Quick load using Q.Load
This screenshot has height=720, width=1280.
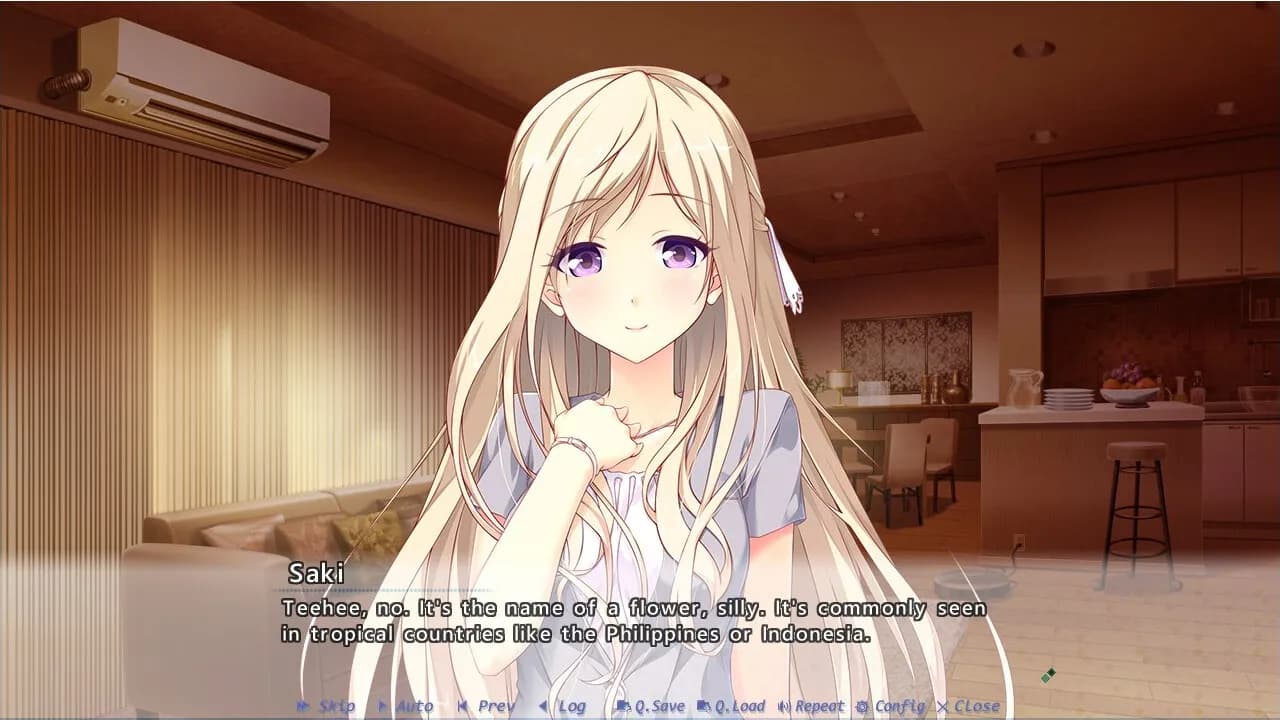tap(742, 705)
